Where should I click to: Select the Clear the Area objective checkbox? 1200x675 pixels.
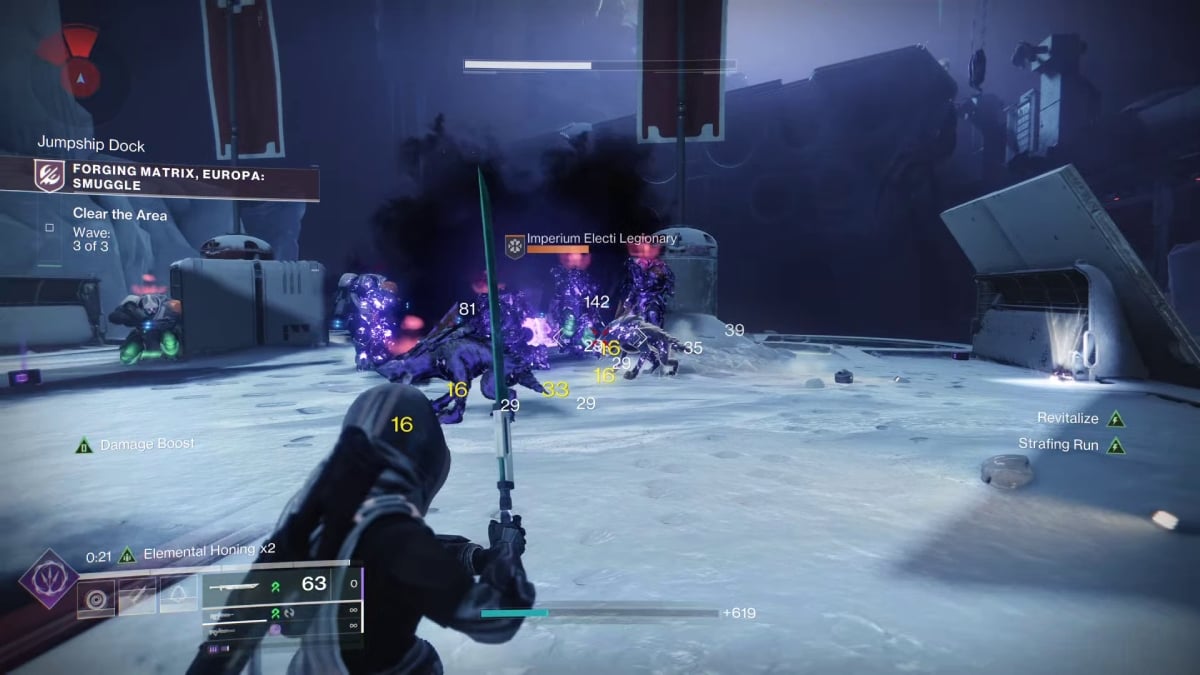pyautogui.click(x=50, y=228)
